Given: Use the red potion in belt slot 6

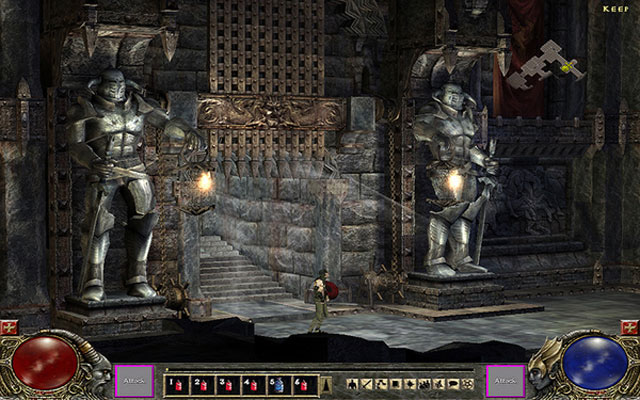Looking at the screenshot, I should coord(303,384).
